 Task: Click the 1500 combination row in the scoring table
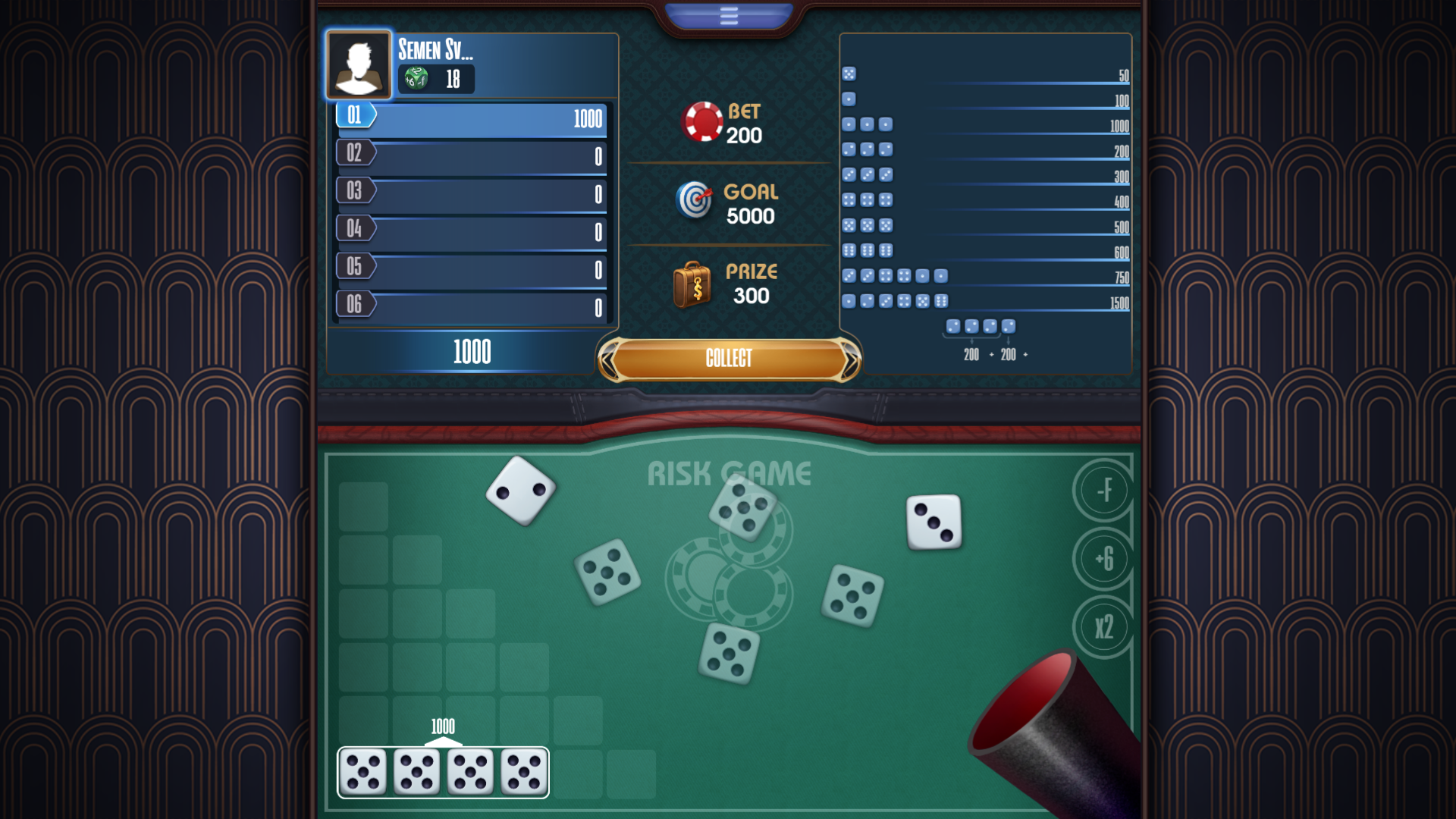[986, 301]
